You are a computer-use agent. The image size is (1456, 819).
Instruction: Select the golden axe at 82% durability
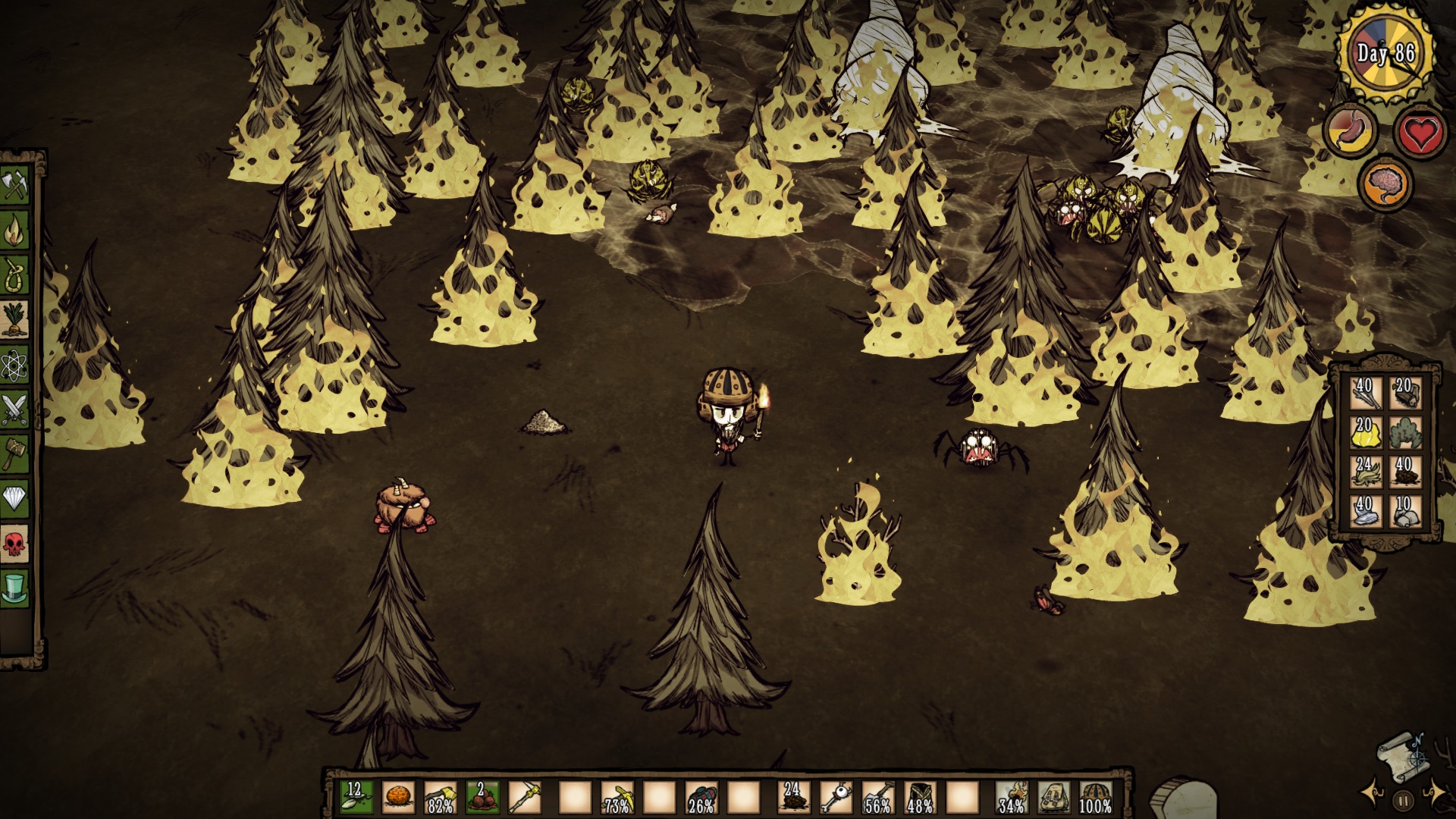(441, 798)
